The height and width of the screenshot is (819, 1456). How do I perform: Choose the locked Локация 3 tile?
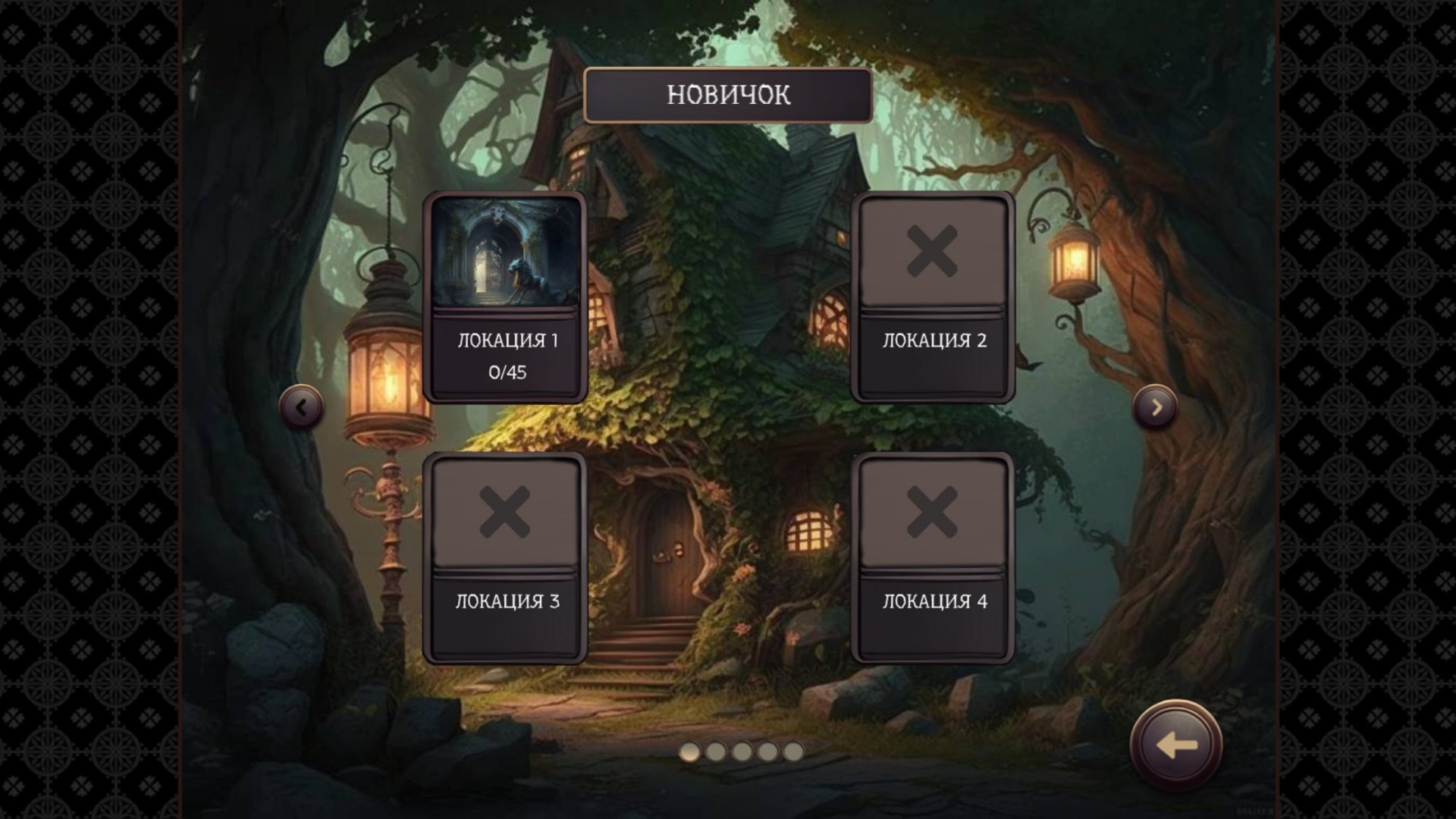coord(506,557)
